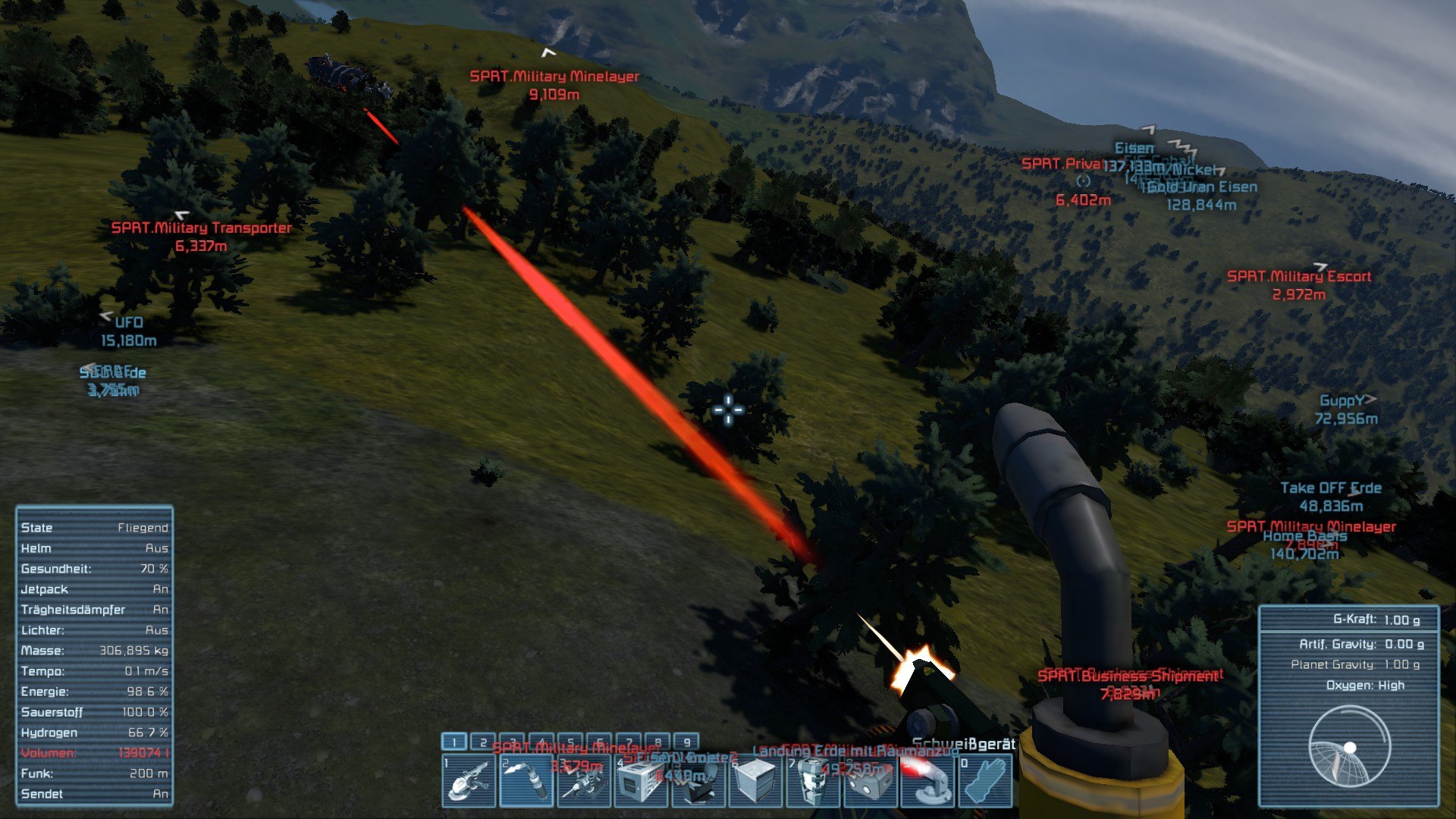
Task: Open toolbar page 2
Action: (x=483, y=742)
